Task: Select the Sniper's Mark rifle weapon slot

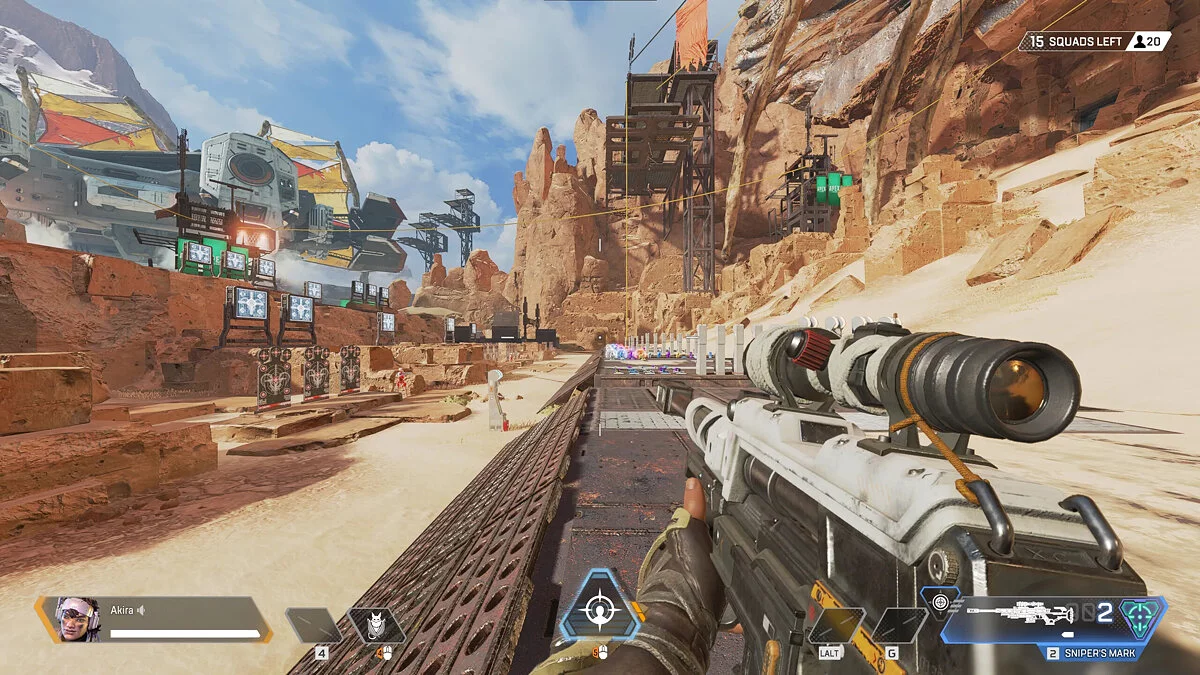Action: coord(1031,614)
